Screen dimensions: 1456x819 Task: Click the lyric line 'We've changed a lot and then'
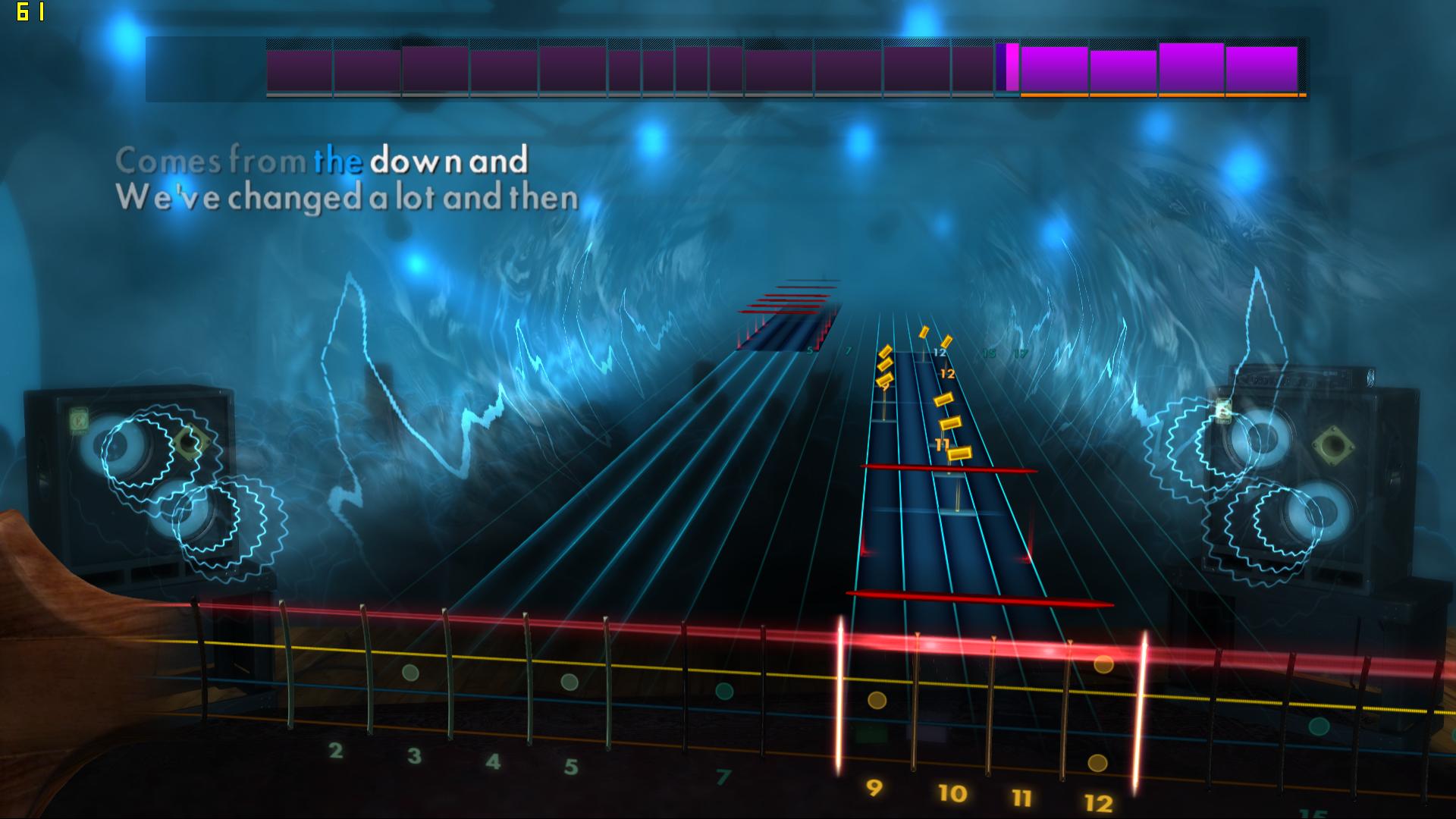click(x=348, y=198)
